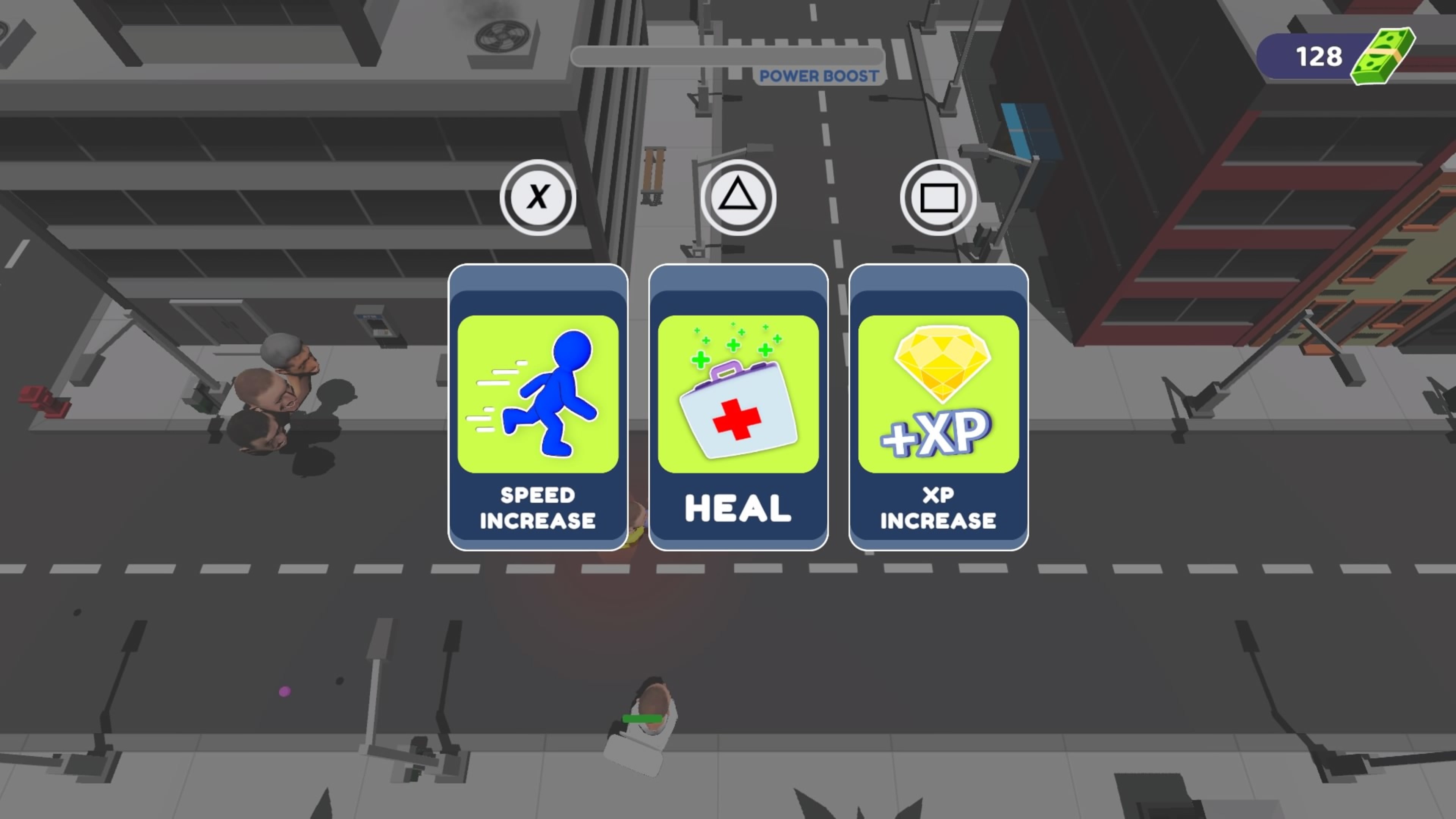Screen dimensions: 1456x819
Task: Click the XP INCREASE card title
Action: click(x=937, y=508)
